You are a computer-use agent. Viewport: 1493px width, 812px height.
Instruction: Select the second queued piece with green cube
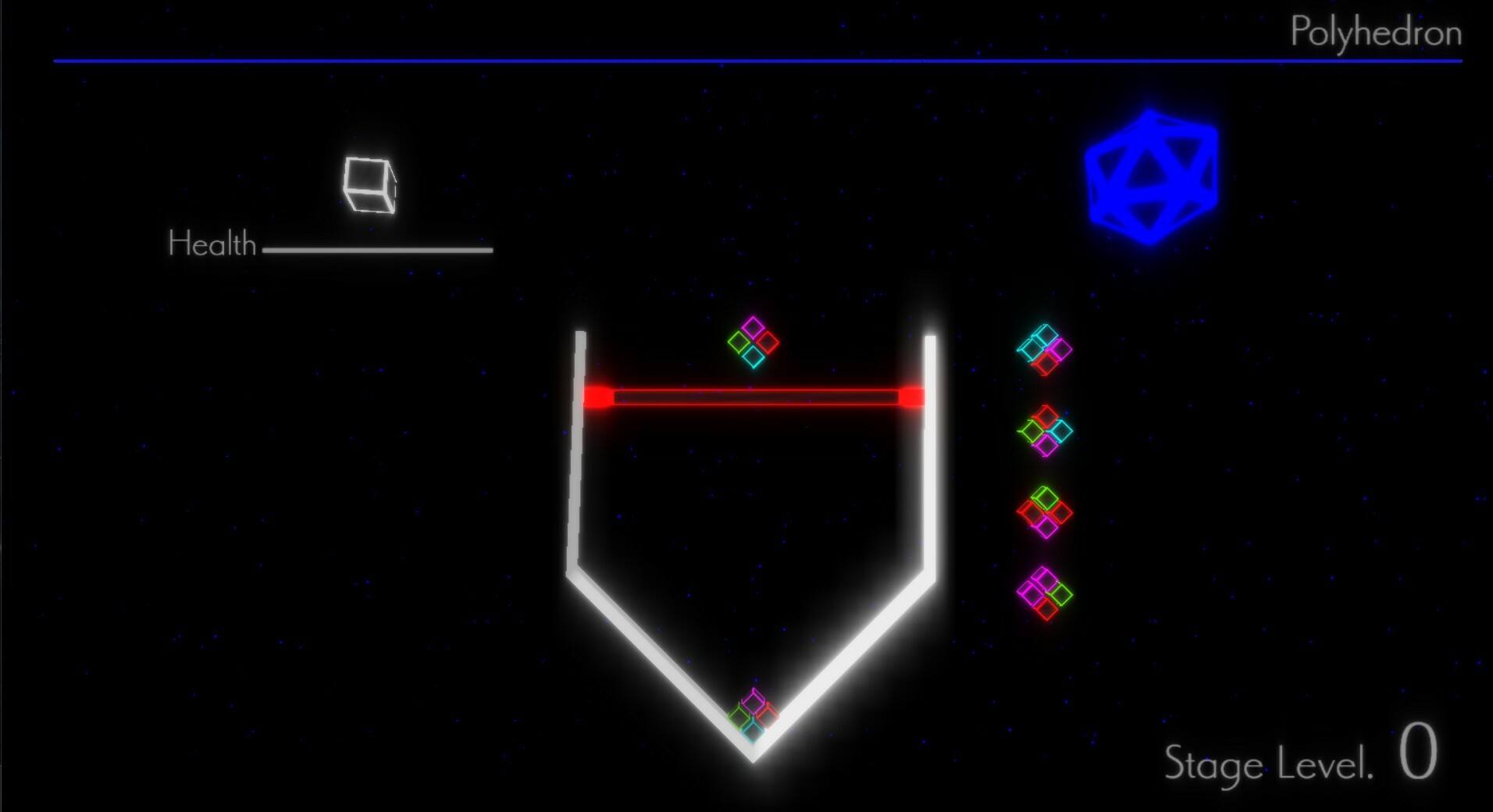pos(1044,432)
